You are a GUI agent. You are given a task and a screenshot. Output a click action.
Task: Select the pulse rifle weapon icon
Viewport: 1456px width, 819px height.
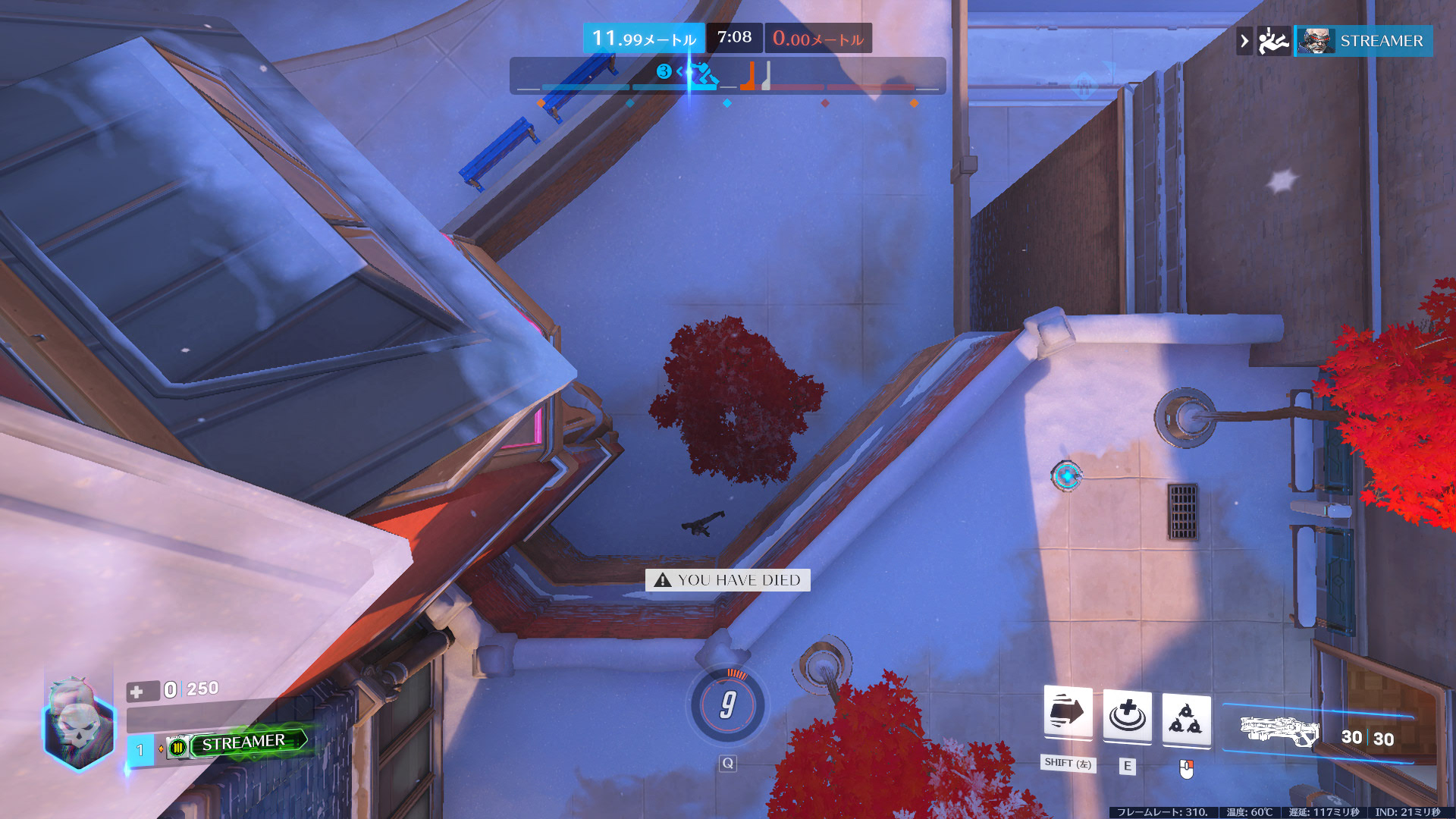(x=1280, y=731)
